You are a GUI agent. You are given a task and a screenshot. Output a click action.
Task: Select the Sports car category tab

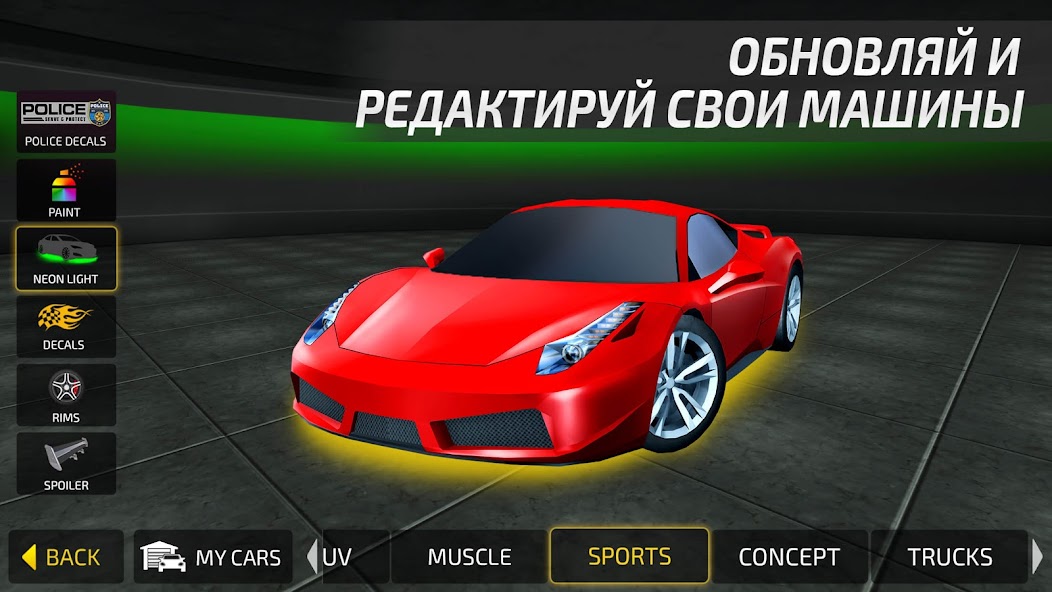[629, 556]
